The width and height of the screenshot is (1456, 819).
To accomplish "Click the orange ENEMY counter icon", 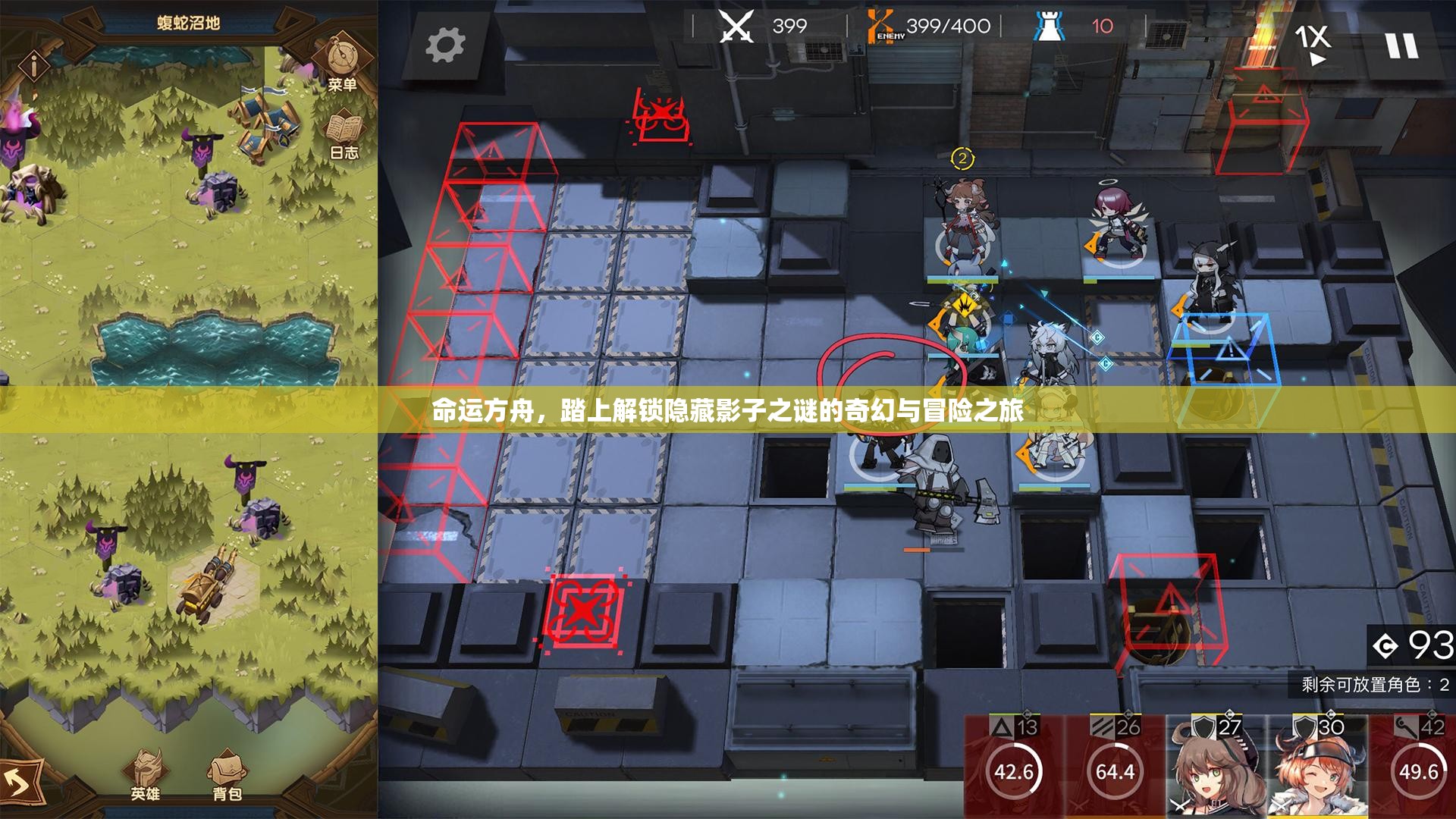I will click(881, 25).
